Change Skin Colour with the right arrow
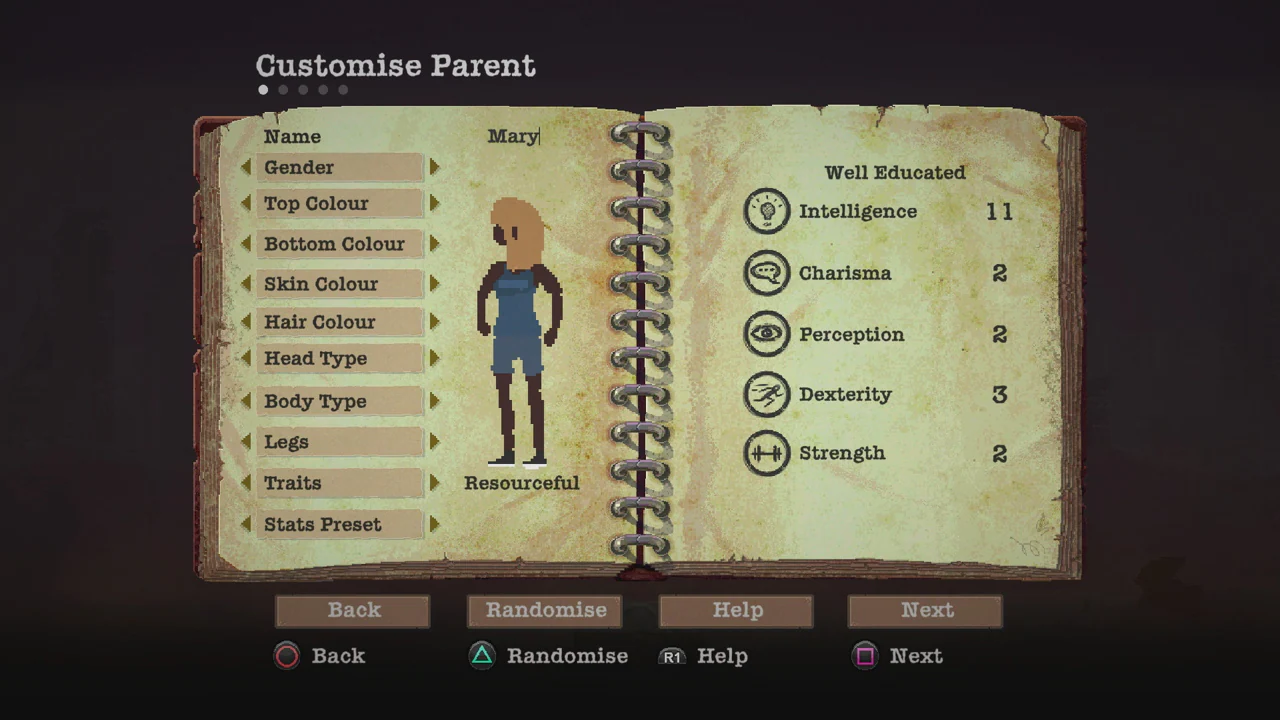 pyautogui.click(x=434, y=284)
